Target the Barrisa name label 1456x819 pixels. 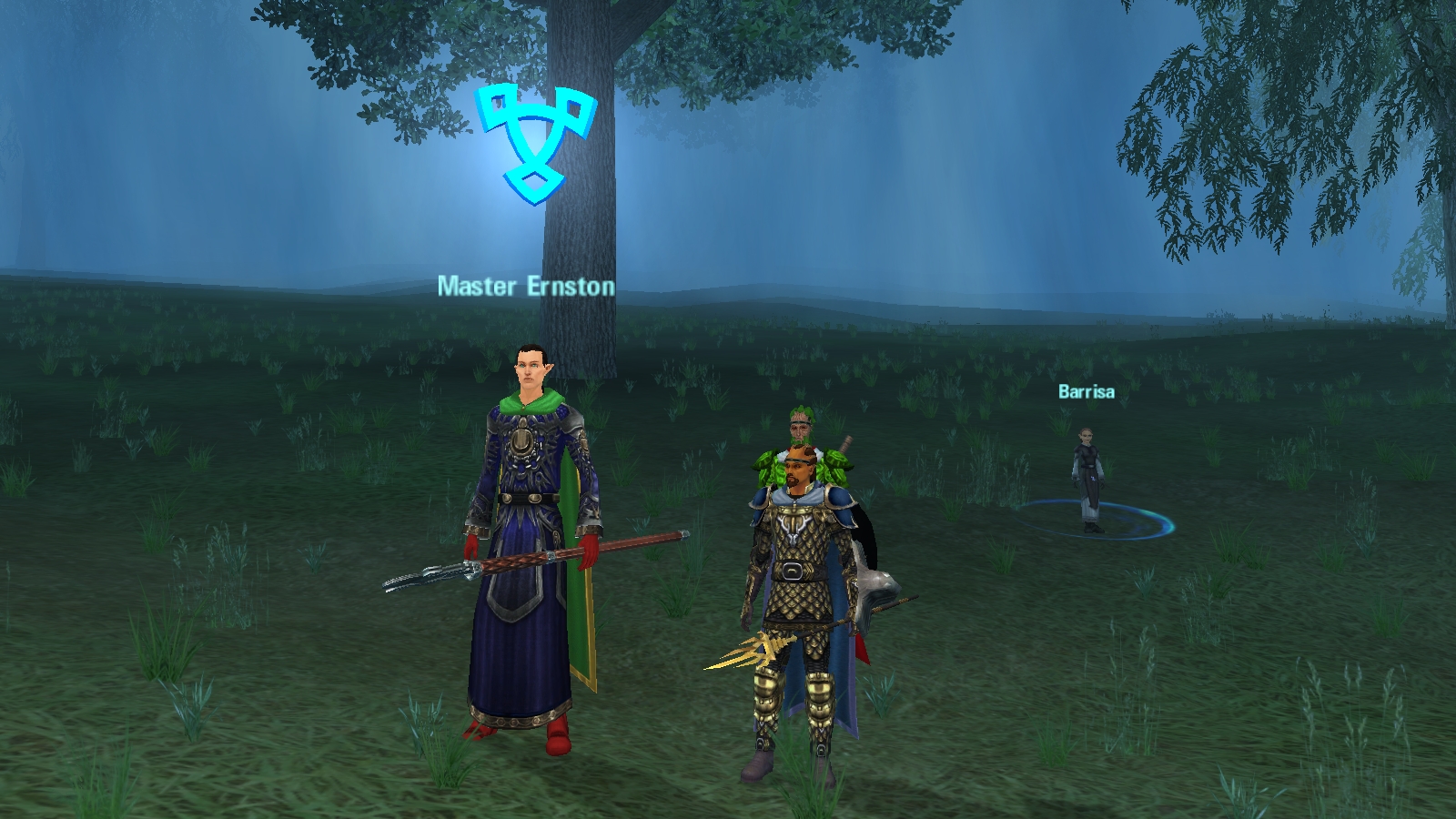point(1086,391)
